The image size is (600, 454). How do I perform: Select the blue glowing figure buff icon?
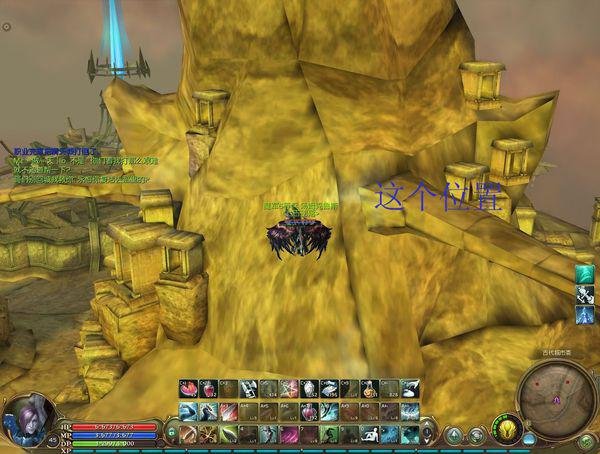(585, 315)
